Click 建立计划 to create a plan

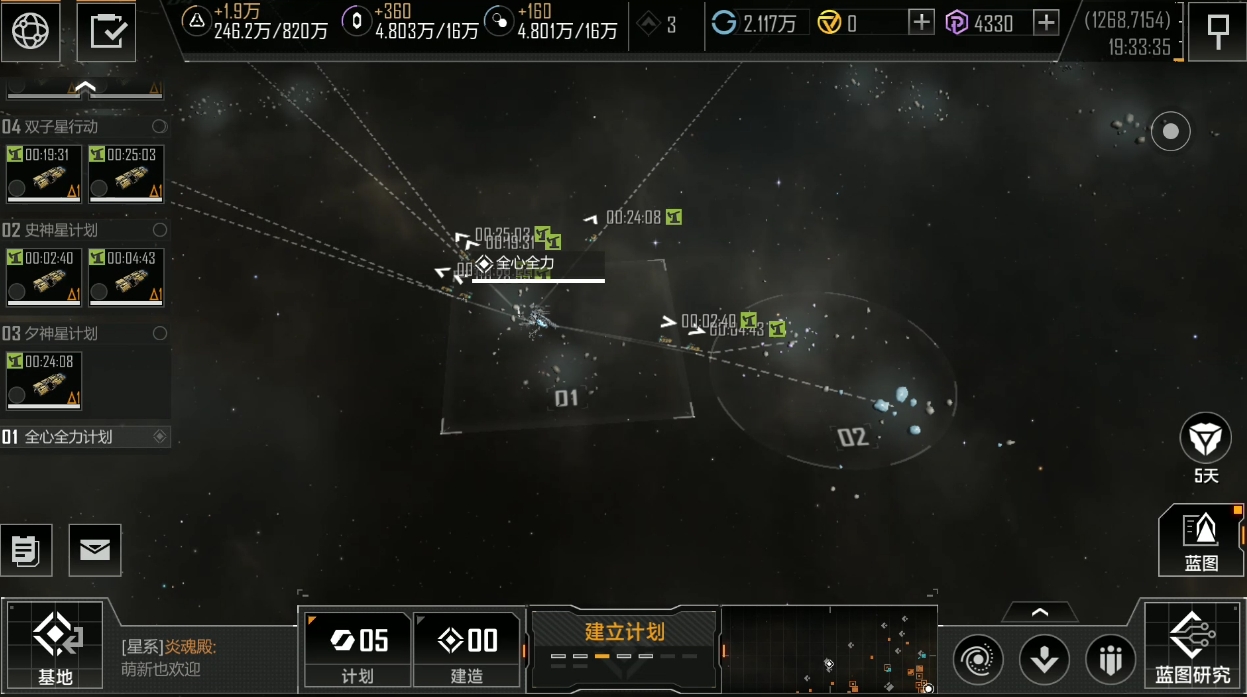(x=624, y=640)
